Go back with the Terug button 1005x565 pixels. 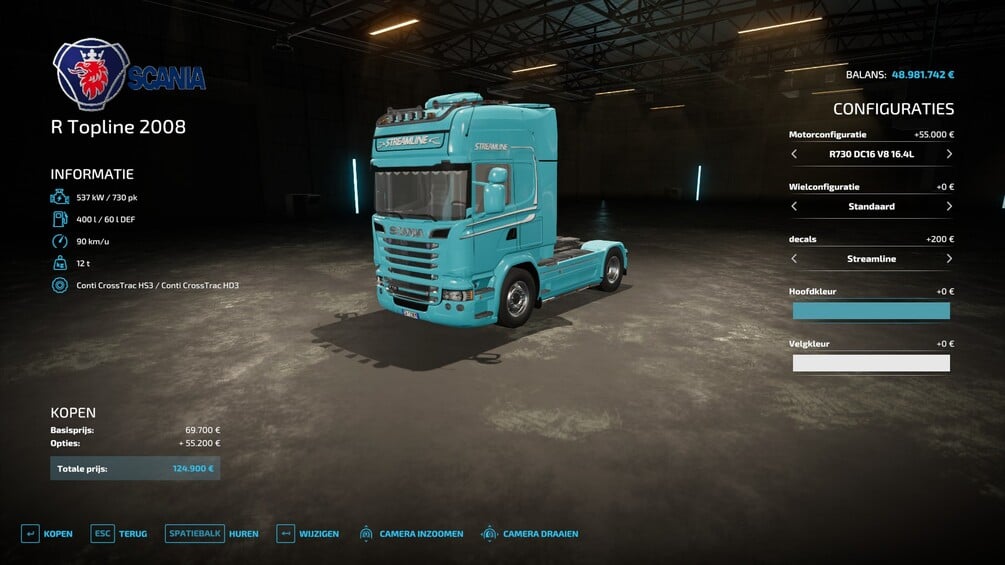pos(119,534)
